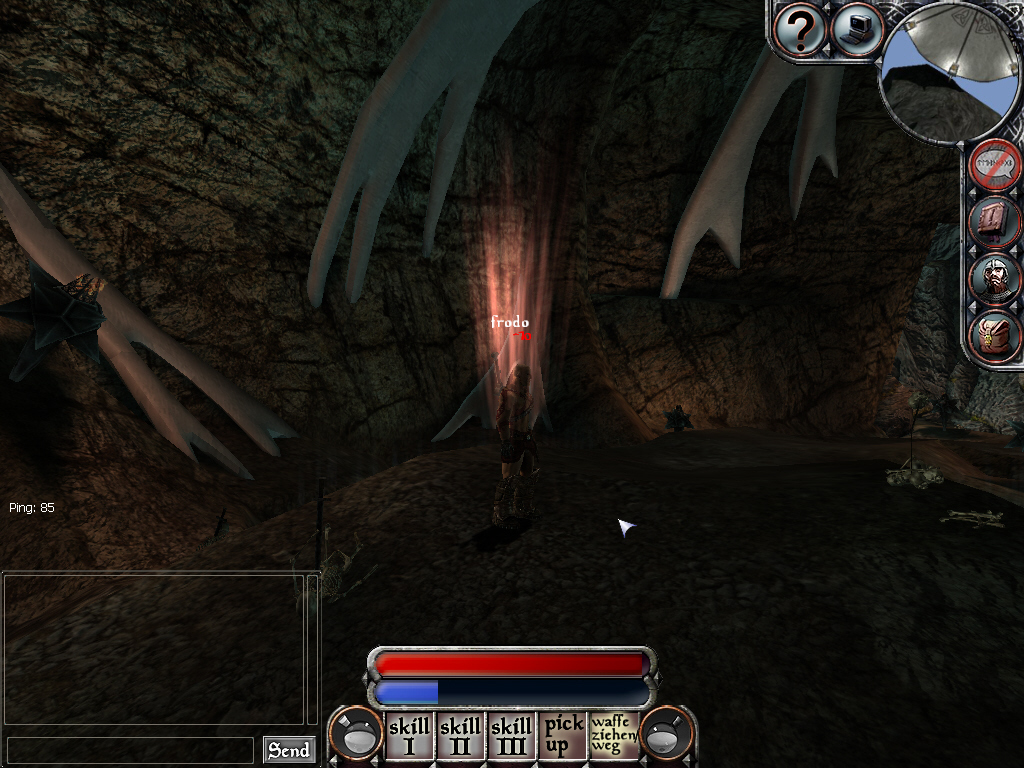The width and height of the screenshot is (1024, 768).
Task: Open the bearded warrior character icon
Action: coord(997,280)
